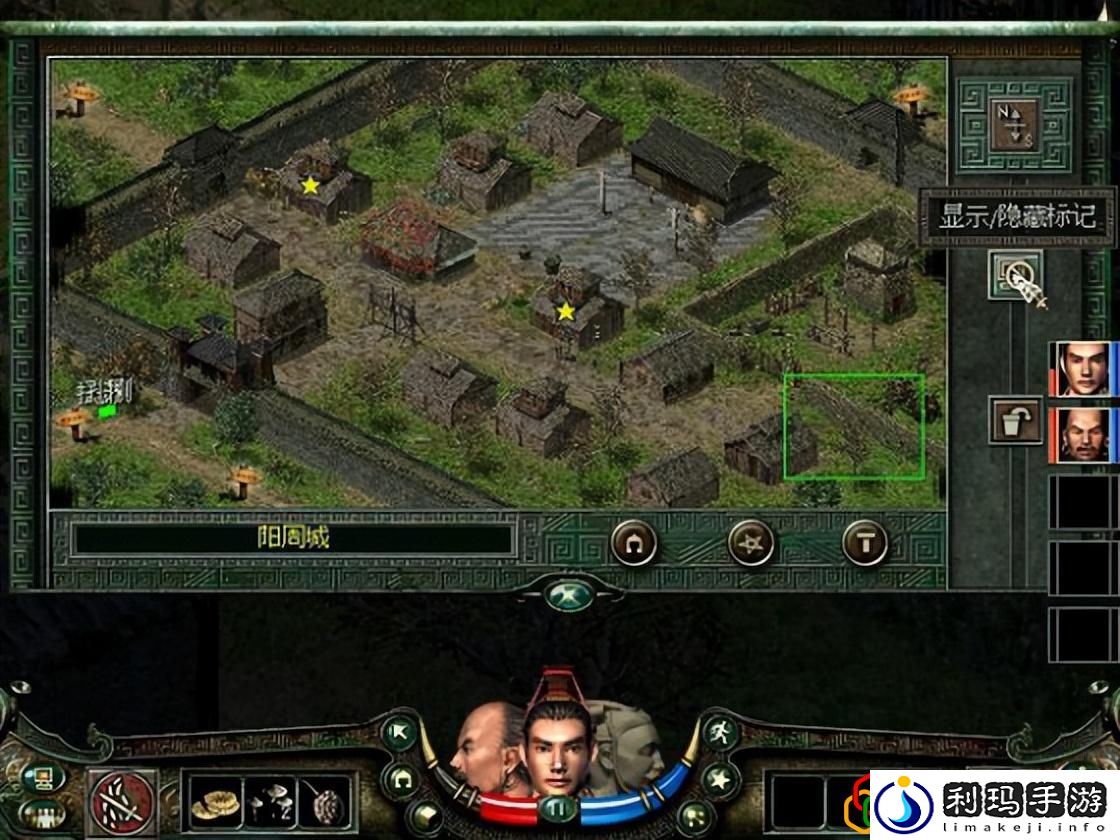
Task: Click the cup with arrow button
Action: pos(1014,420)
